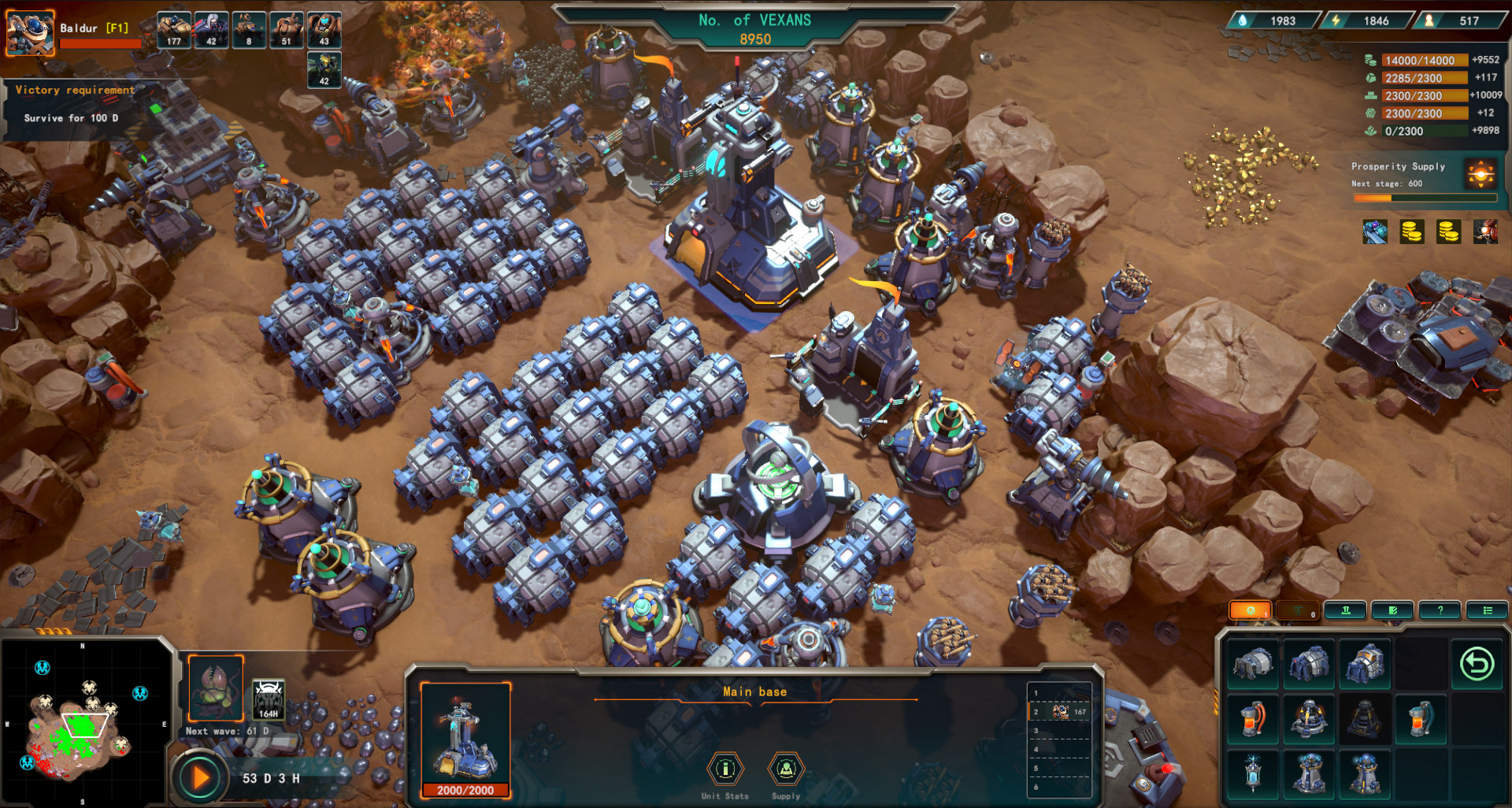Open the green notepad button
This screenshot has height=808, width=1512.
(1392, 610)
